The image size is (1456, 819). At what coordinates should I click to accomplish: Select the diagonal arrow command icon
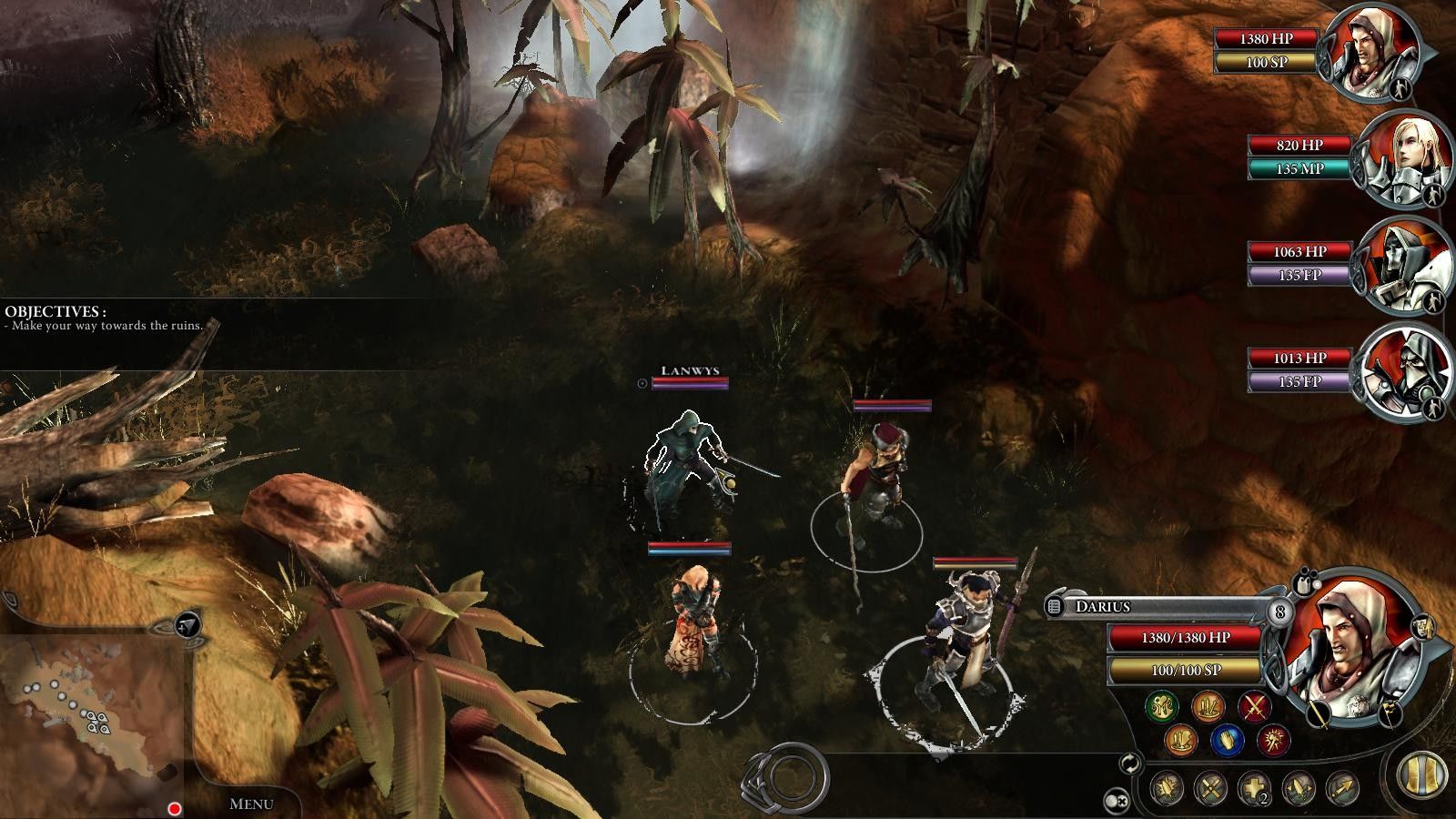click(x=1342, y=788)
